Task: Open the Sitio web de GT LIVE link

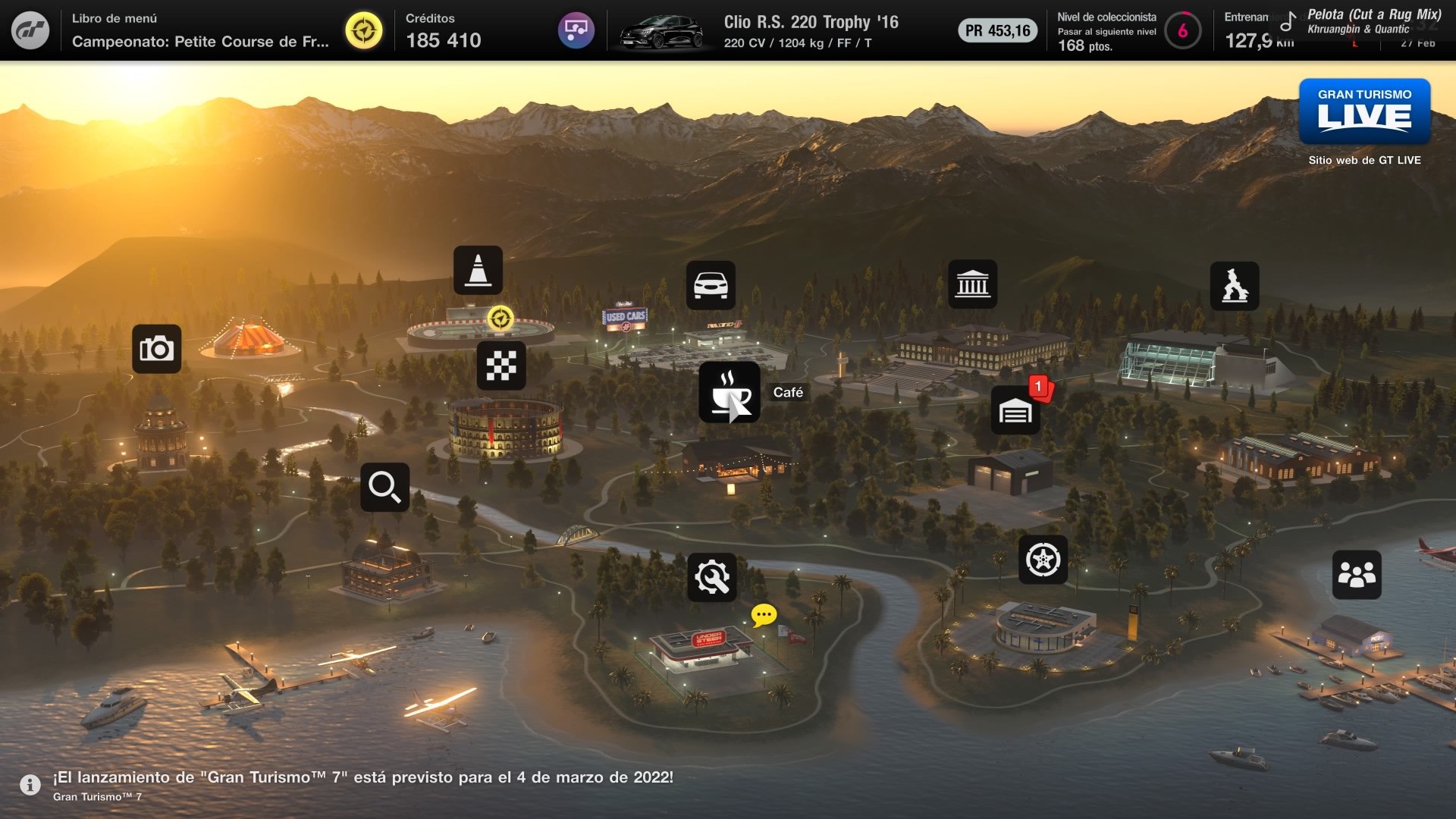Action: (x=1364, y=161)
